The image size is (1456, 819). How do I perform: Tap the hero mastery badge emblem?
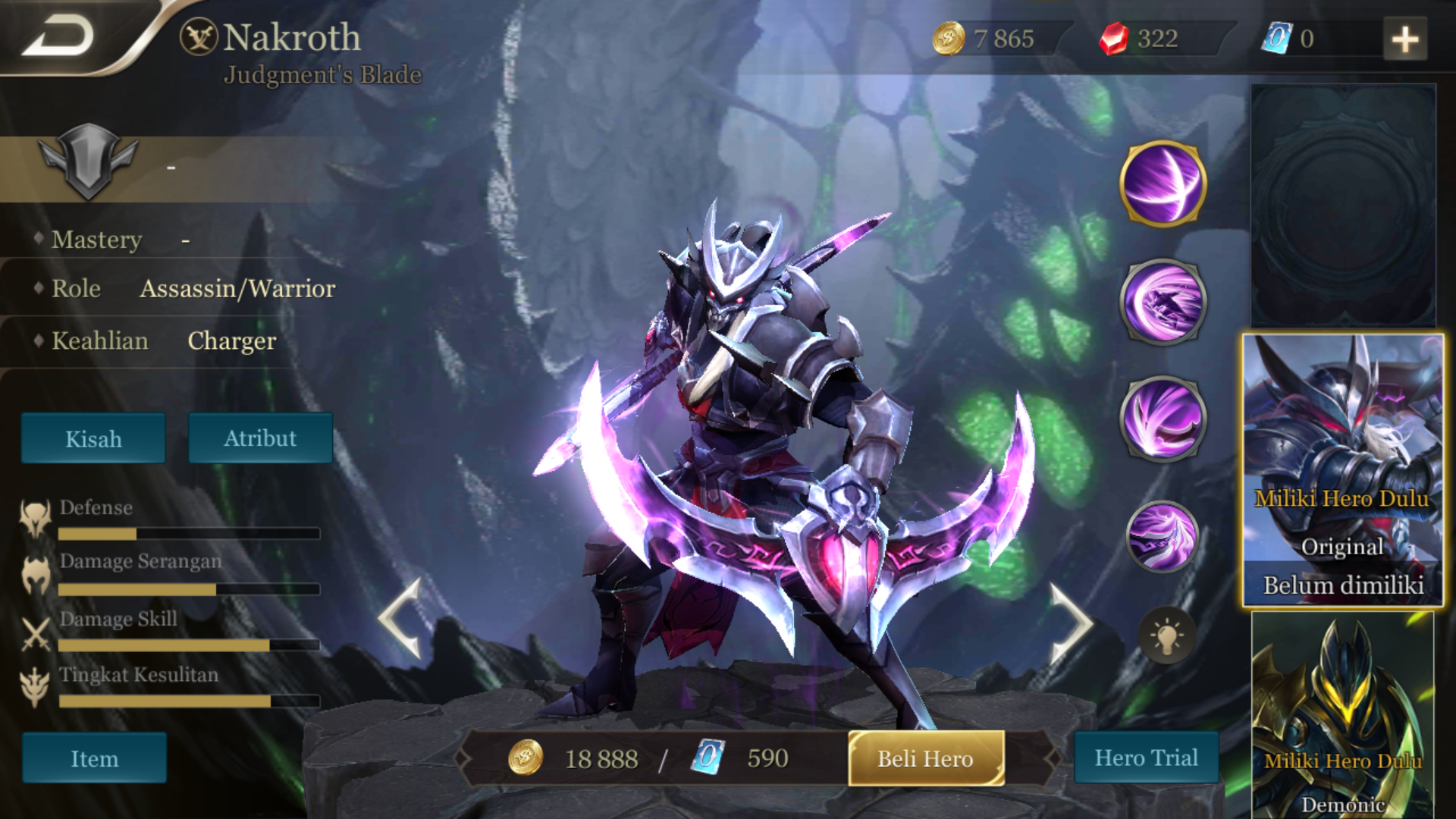pos(88,161)
